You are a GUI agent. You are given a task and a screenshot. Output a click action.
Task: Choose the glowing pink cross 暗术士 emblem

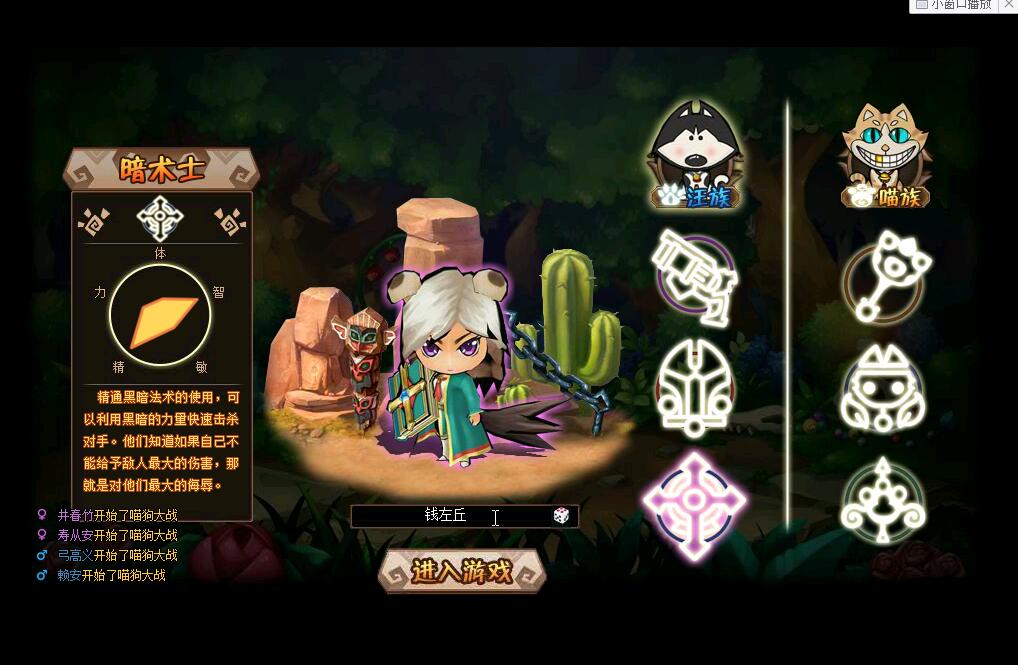pos(693,503)
